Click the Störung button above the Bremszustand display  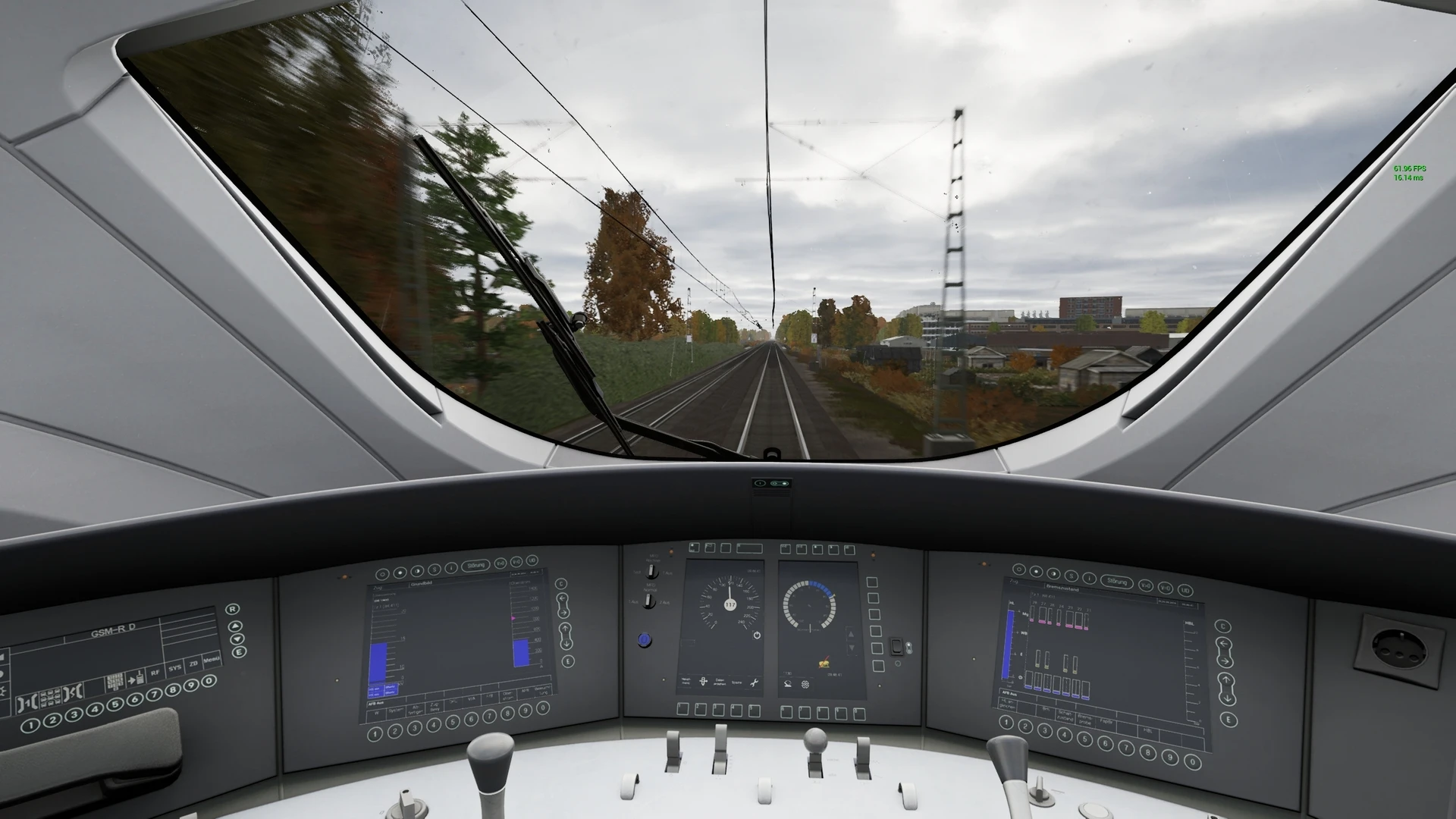[x=1117, y=582]
